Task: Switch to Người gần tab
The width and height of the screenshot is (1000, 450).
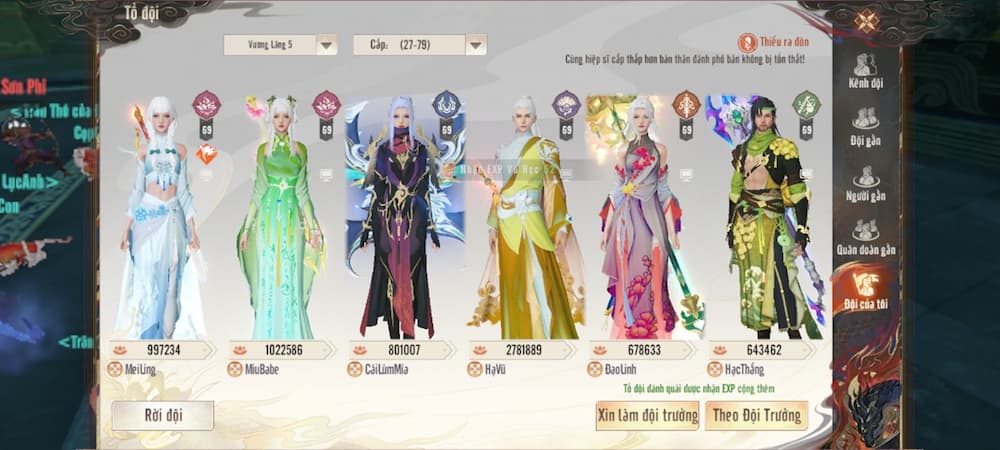Action: click(x=866, y=184)
